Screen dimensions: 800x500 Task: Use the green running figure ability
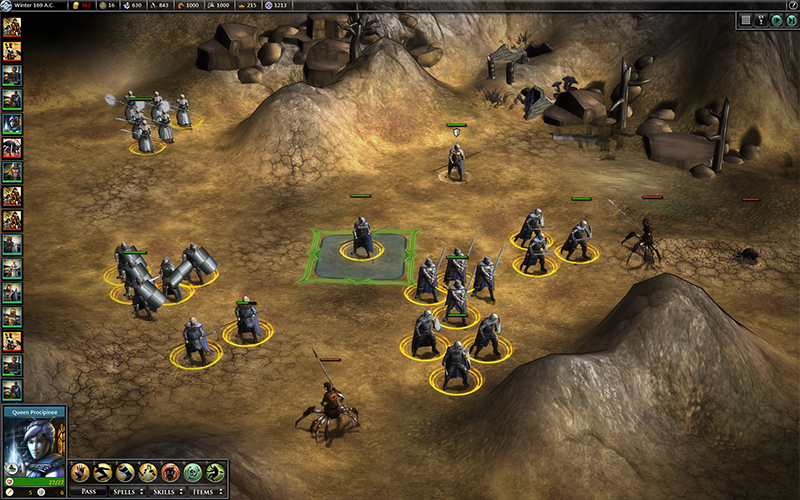[x=214, y=472]
